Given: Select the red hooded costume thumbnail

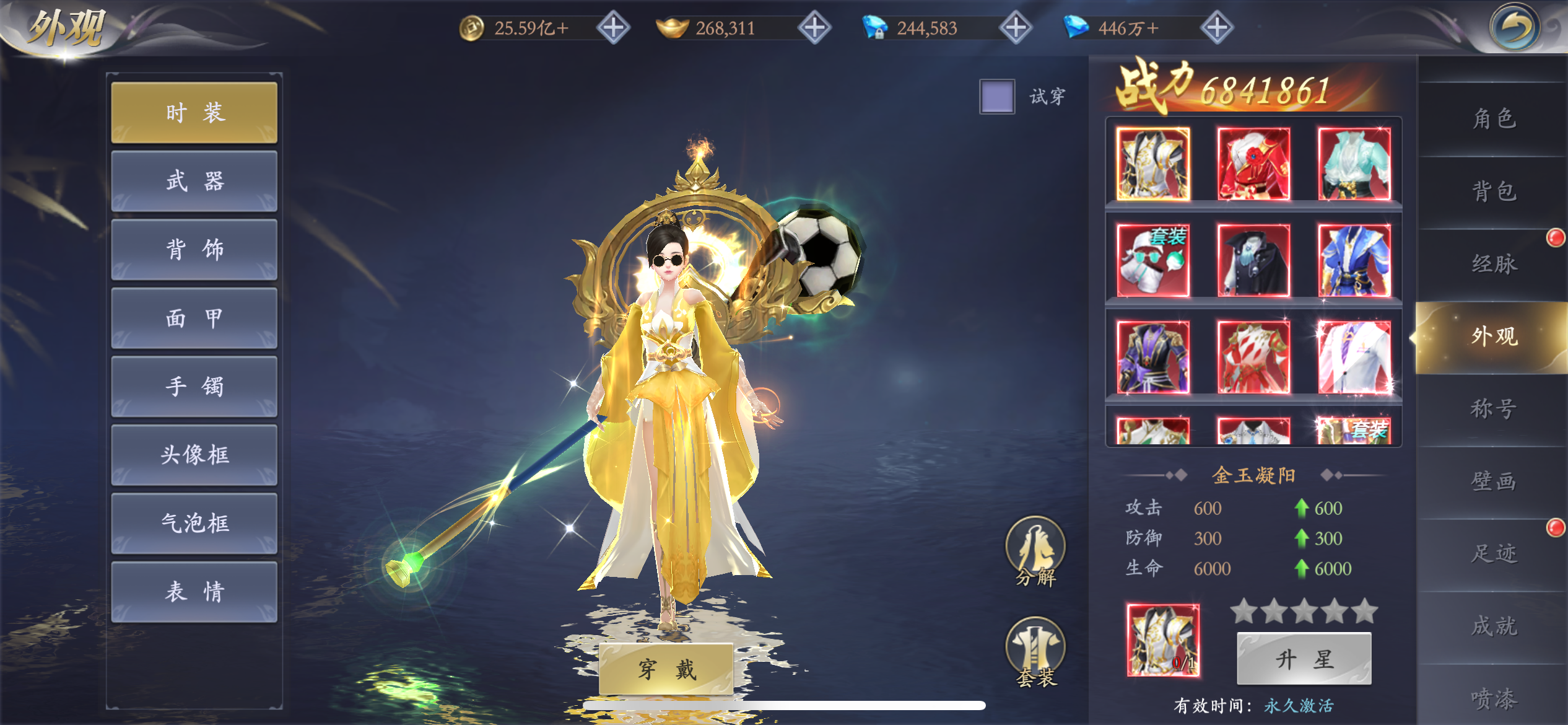Looking at the screenshot, I should point(1253,164).
